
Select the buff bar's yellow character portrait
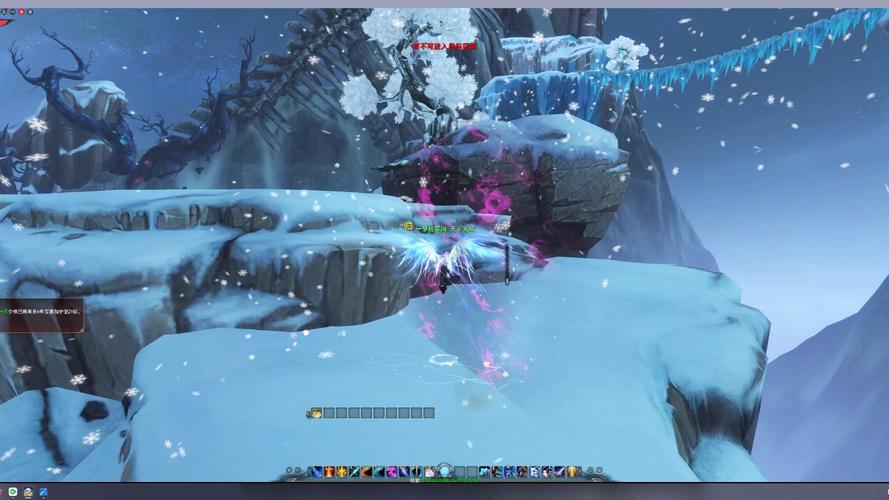(315, 412)
